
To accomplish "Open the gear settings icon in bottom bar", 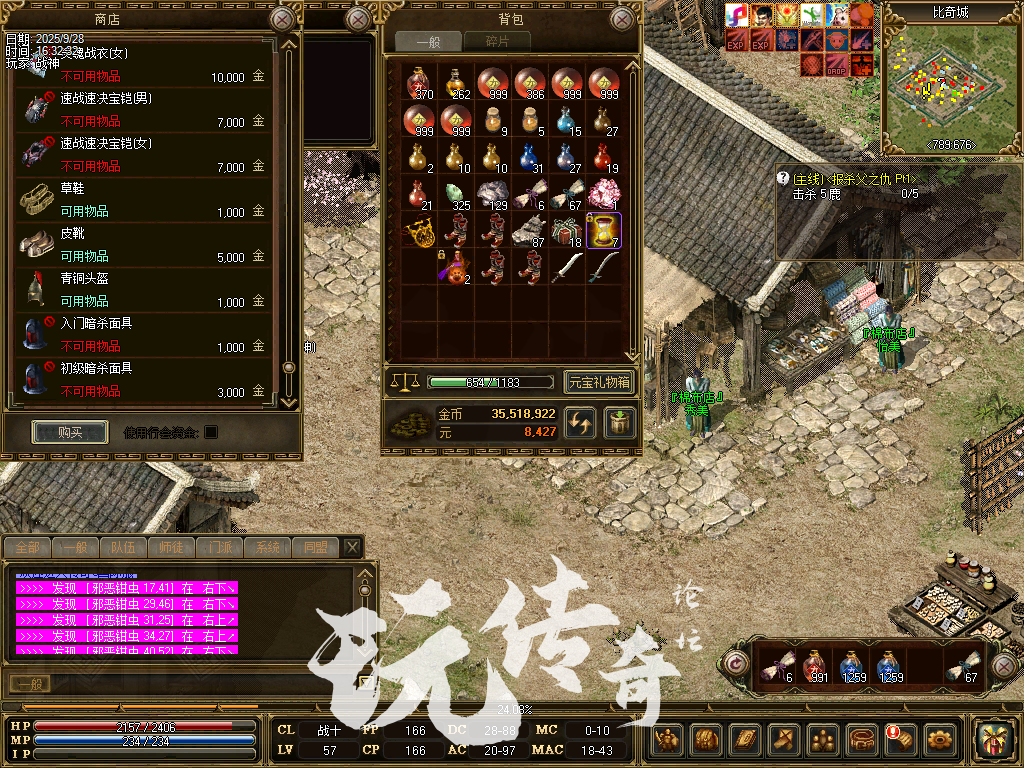I will [x=940, y=740].
